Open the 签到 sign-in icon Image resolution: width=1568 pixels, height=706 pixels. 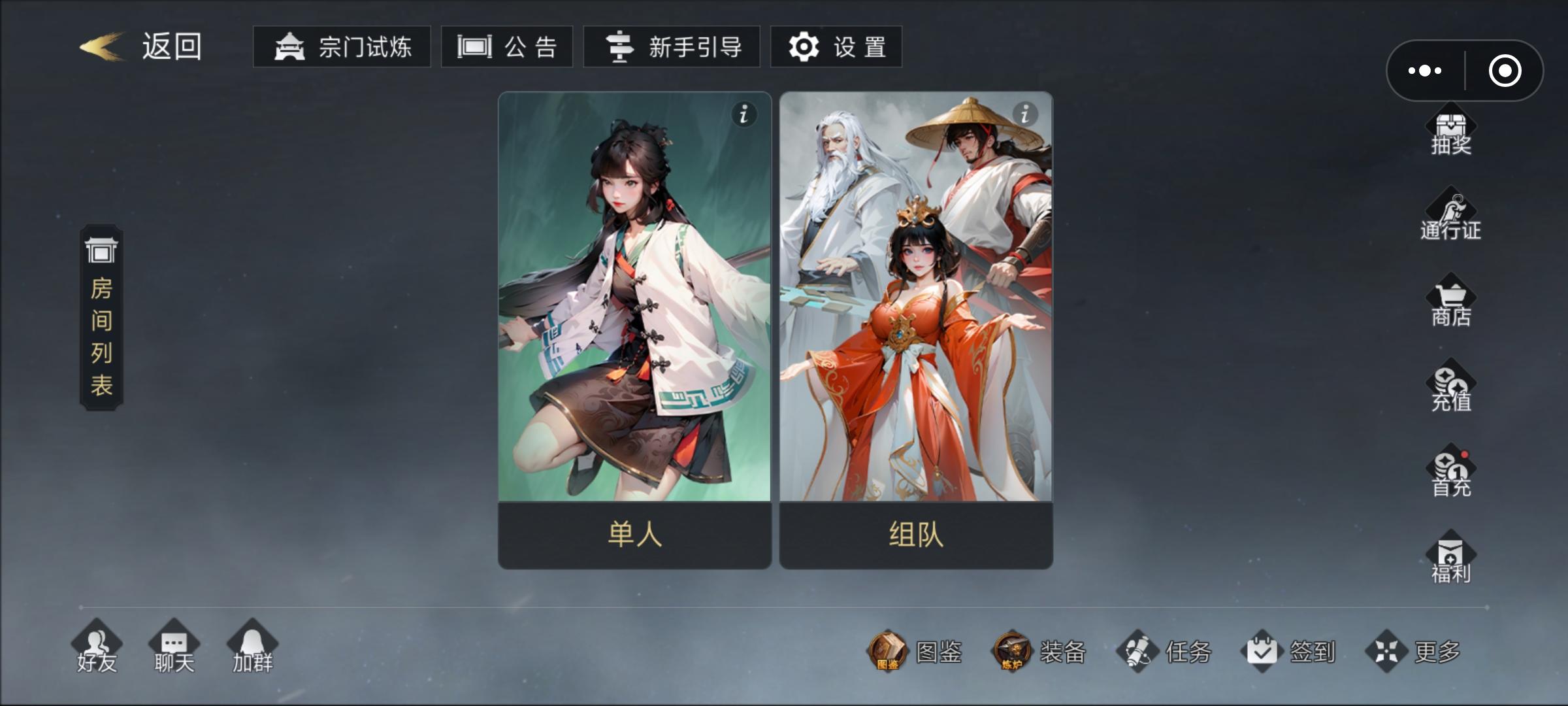[1263, 651]
